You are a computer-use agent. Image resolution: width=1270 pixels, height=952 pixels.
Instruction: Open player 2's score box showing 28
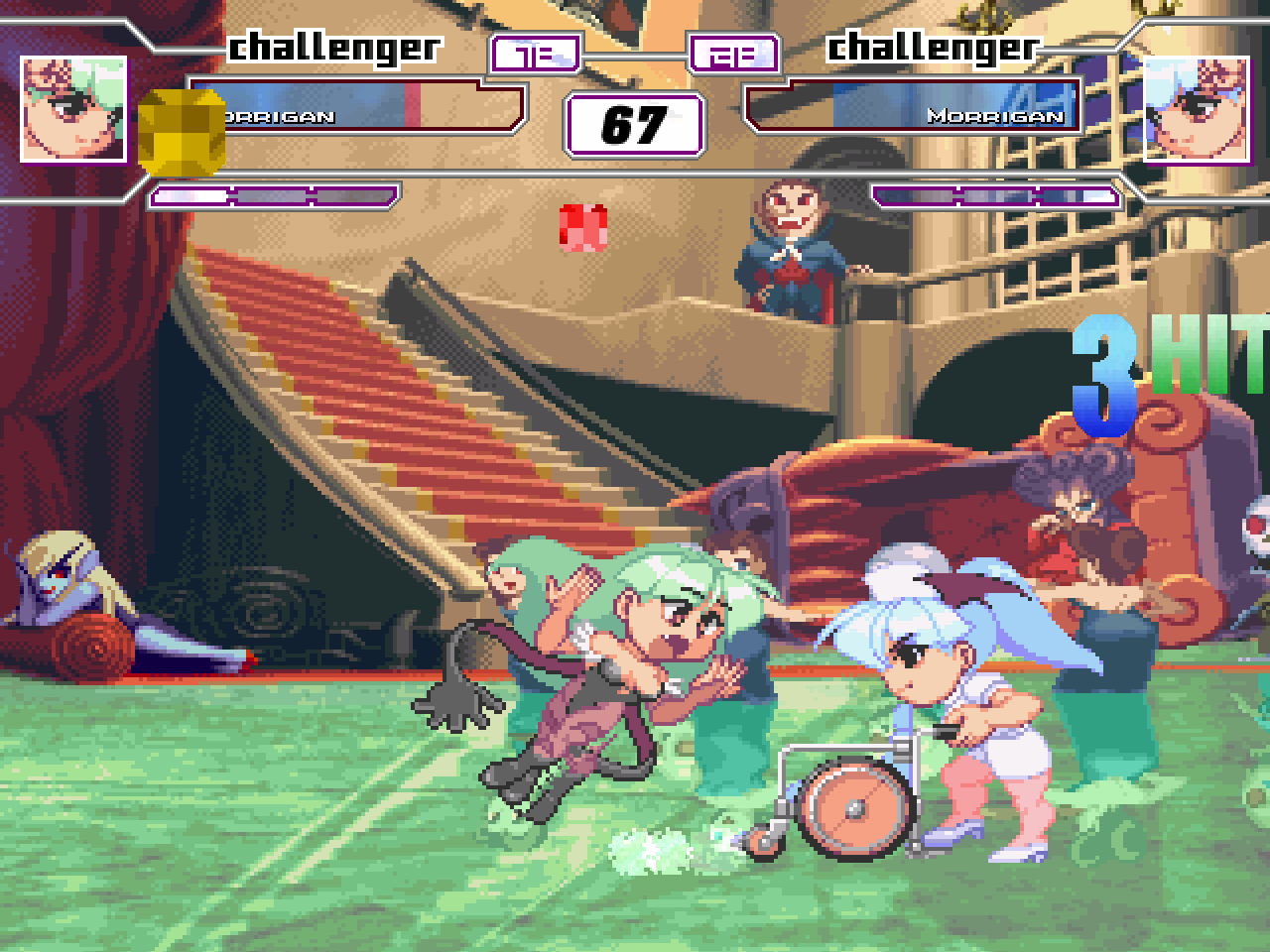(731, 54)
